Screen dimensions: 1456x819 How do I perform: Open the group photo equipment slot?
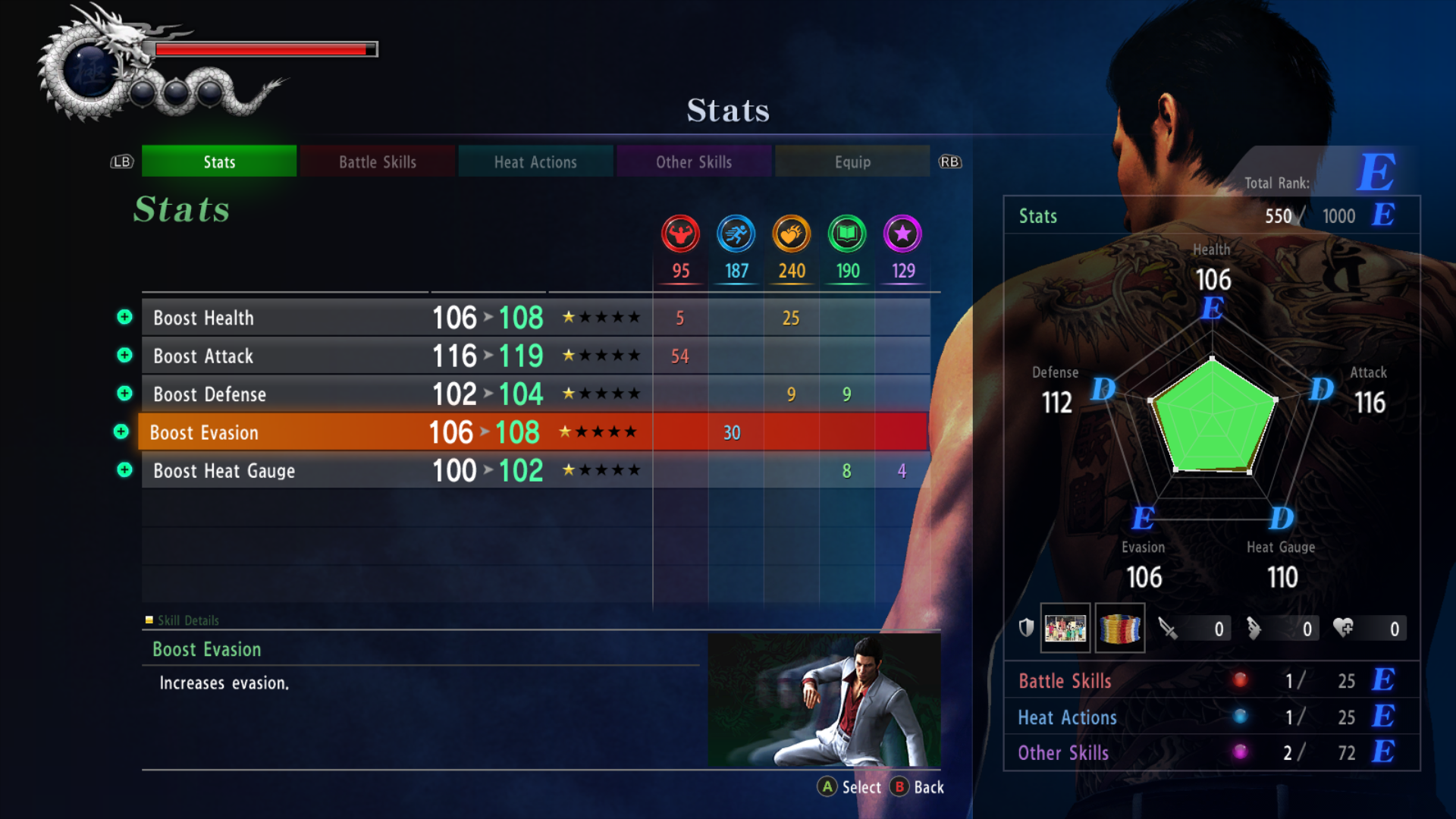pyautogui.click(x=1065, y=628)
